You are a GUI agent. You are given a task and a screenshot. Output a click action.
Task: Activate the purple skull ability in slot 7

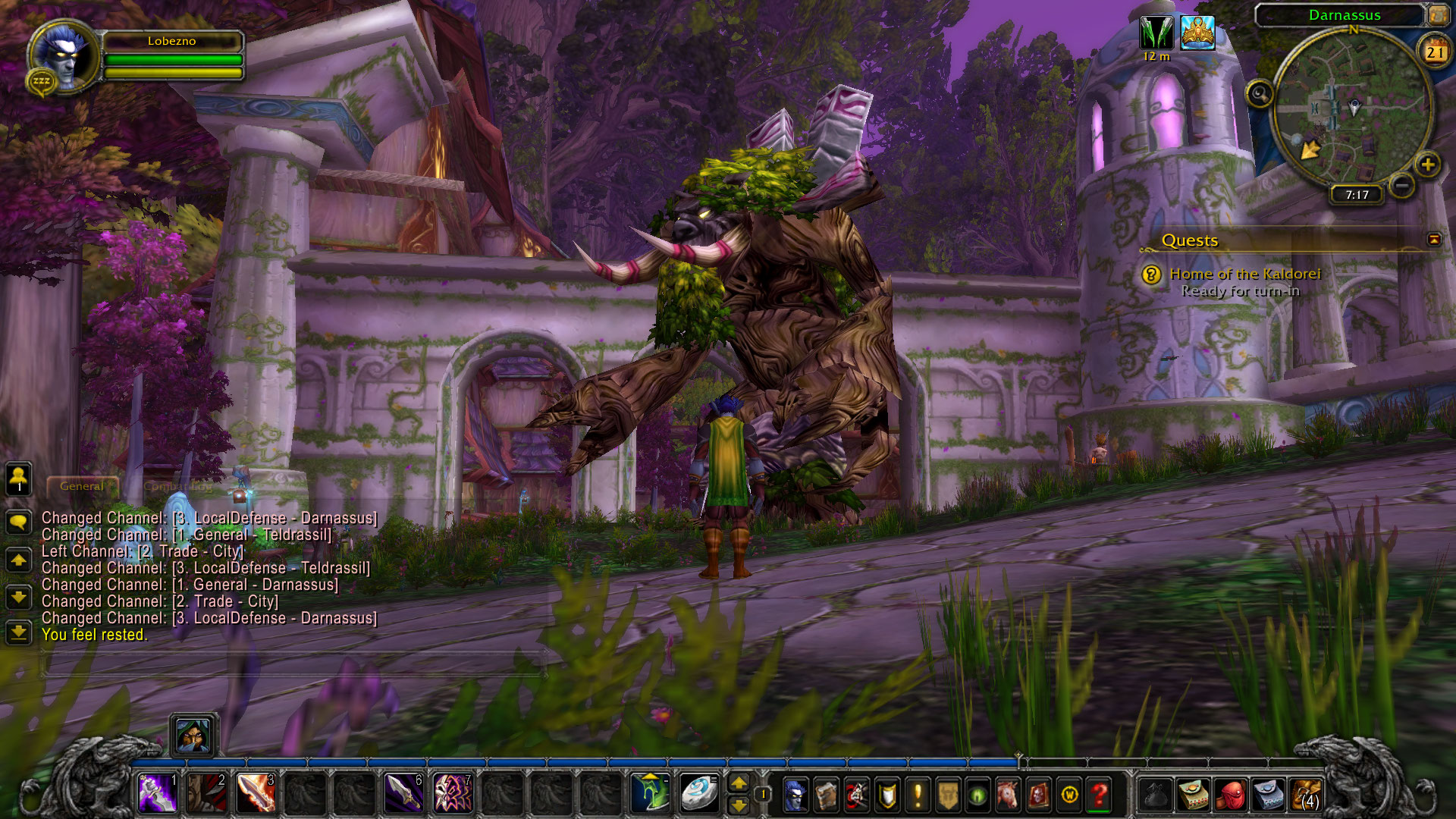tap(452, 793)
